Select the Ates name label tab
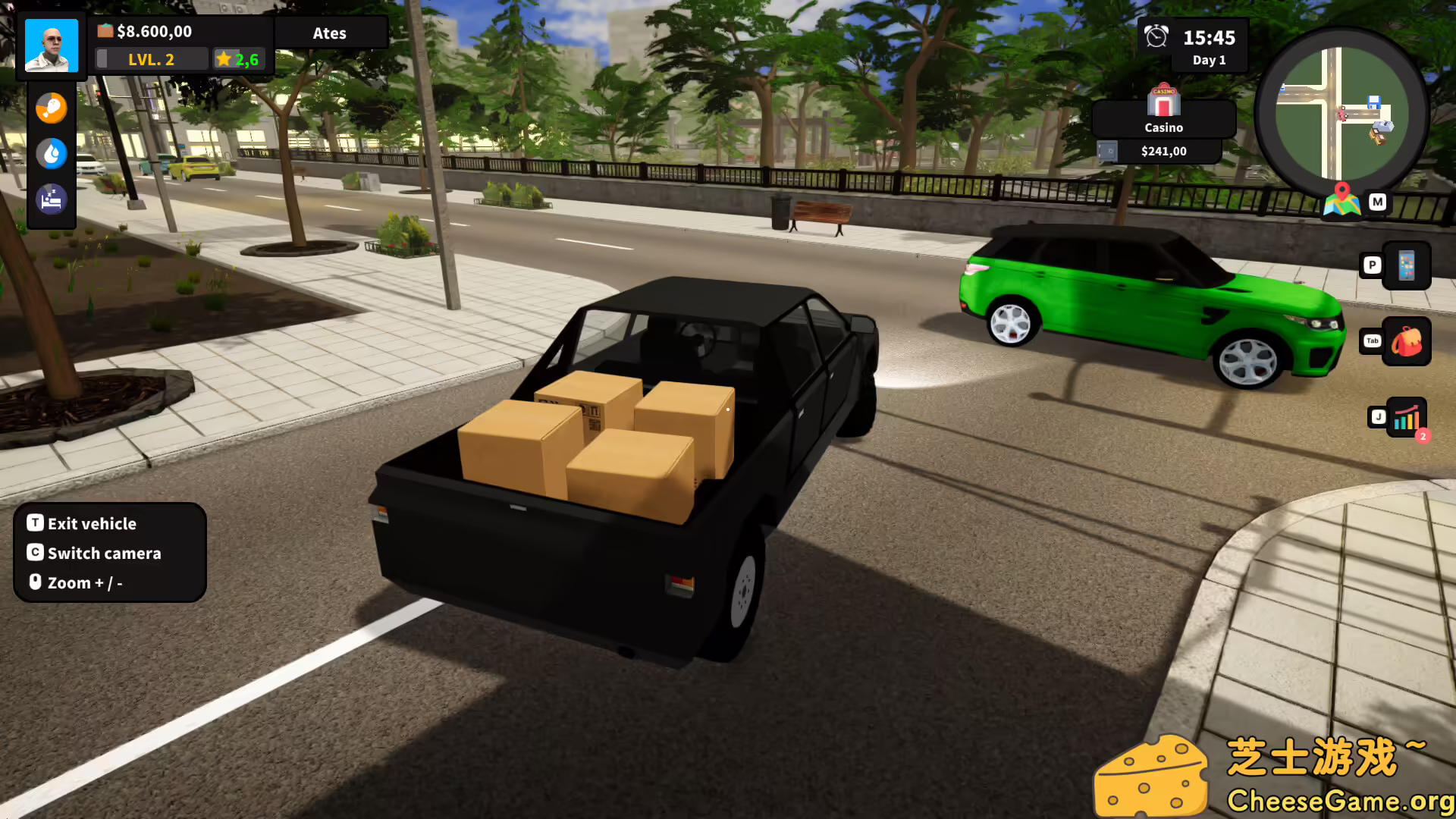 (x=331, y=33)
